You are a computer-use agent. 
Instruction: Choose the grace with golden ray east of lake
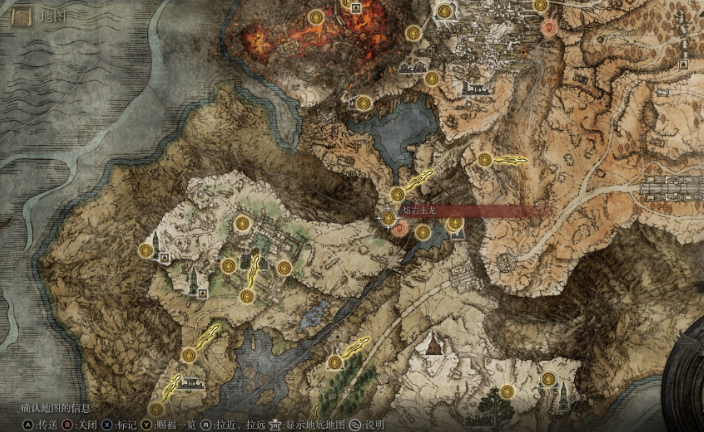(x=485, y=159)
